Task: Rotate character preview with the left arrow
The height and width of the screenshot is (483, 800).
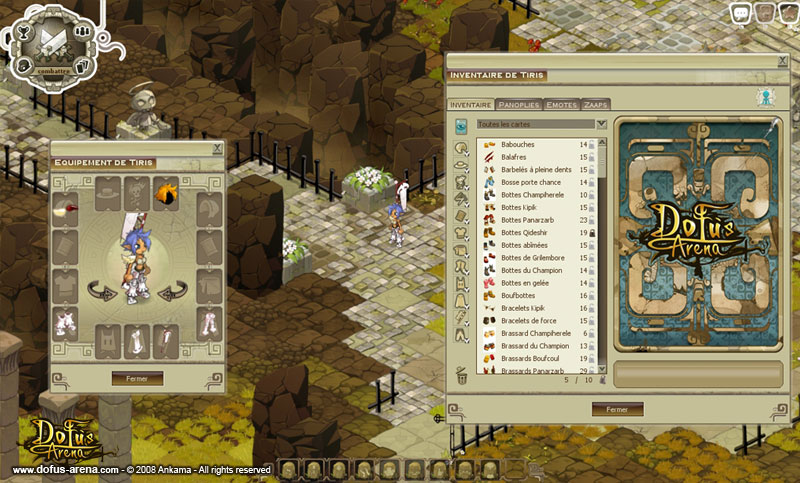Action: pyautogui.click(x=101, y=290)
